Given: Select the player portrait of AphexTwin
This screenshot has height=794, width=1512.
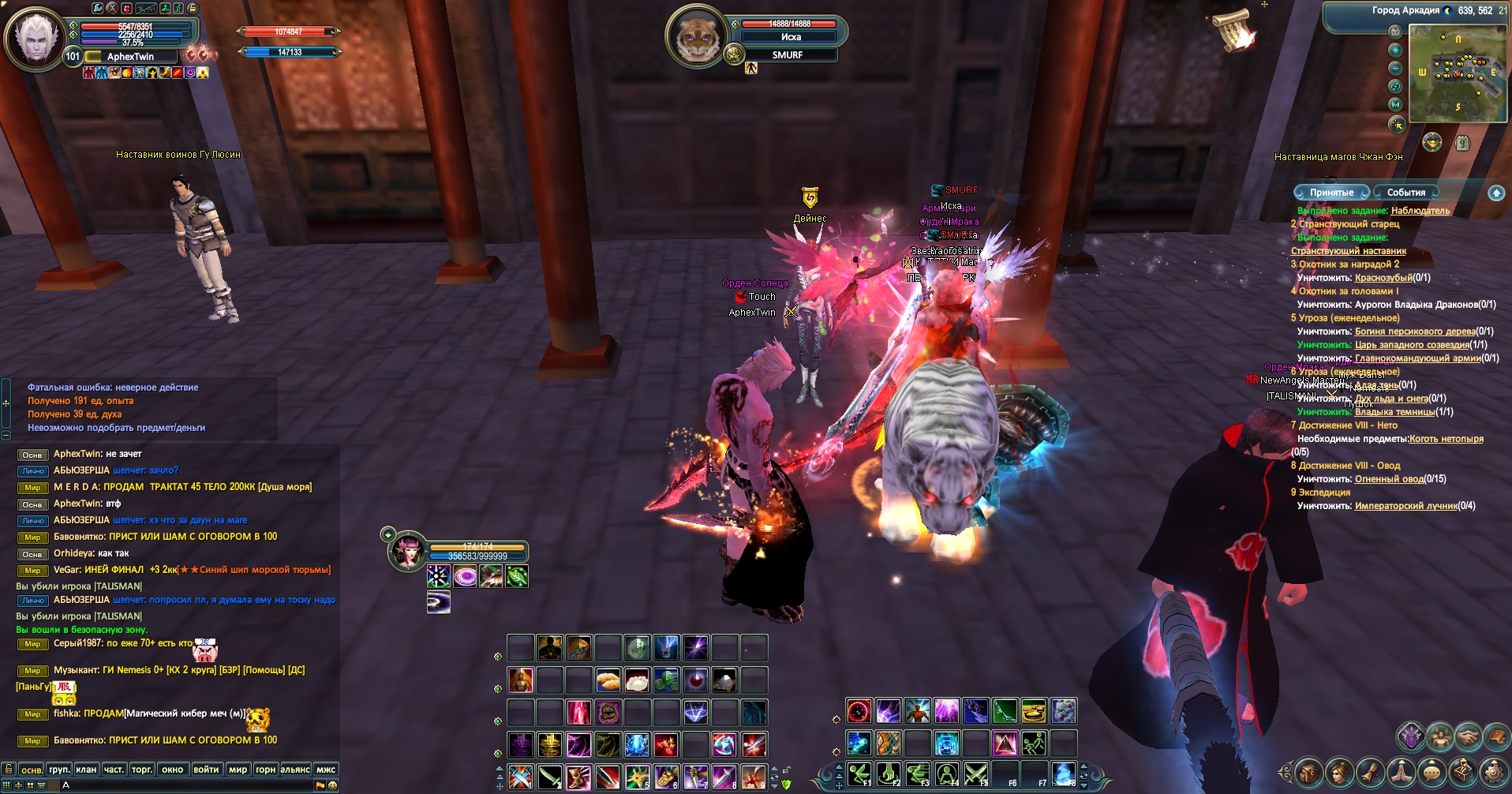Looking at the screenshot, I should point(34,38).
